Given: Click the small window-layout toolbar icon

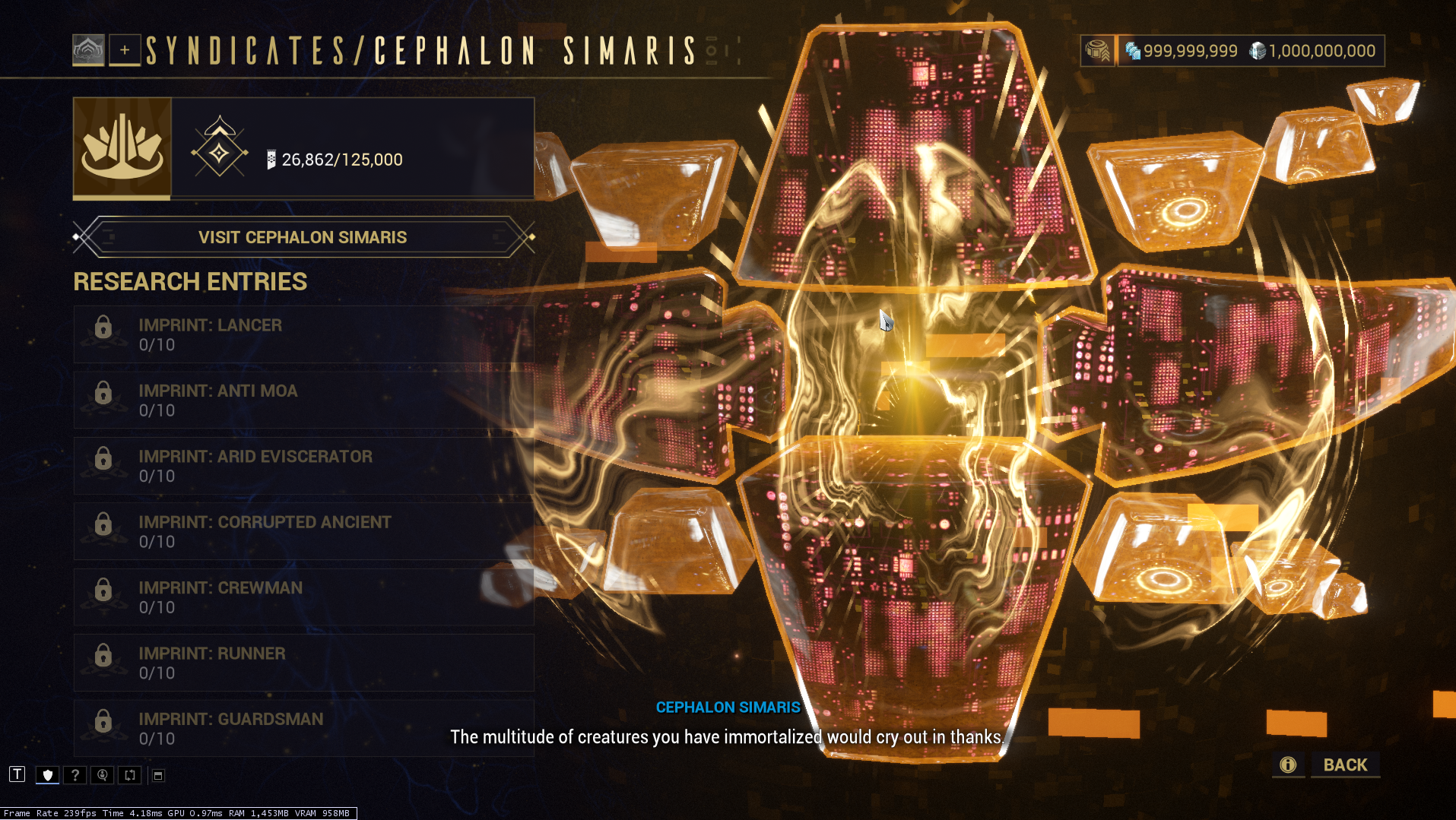Looking at the screenshot, I should tap(158, 775).
